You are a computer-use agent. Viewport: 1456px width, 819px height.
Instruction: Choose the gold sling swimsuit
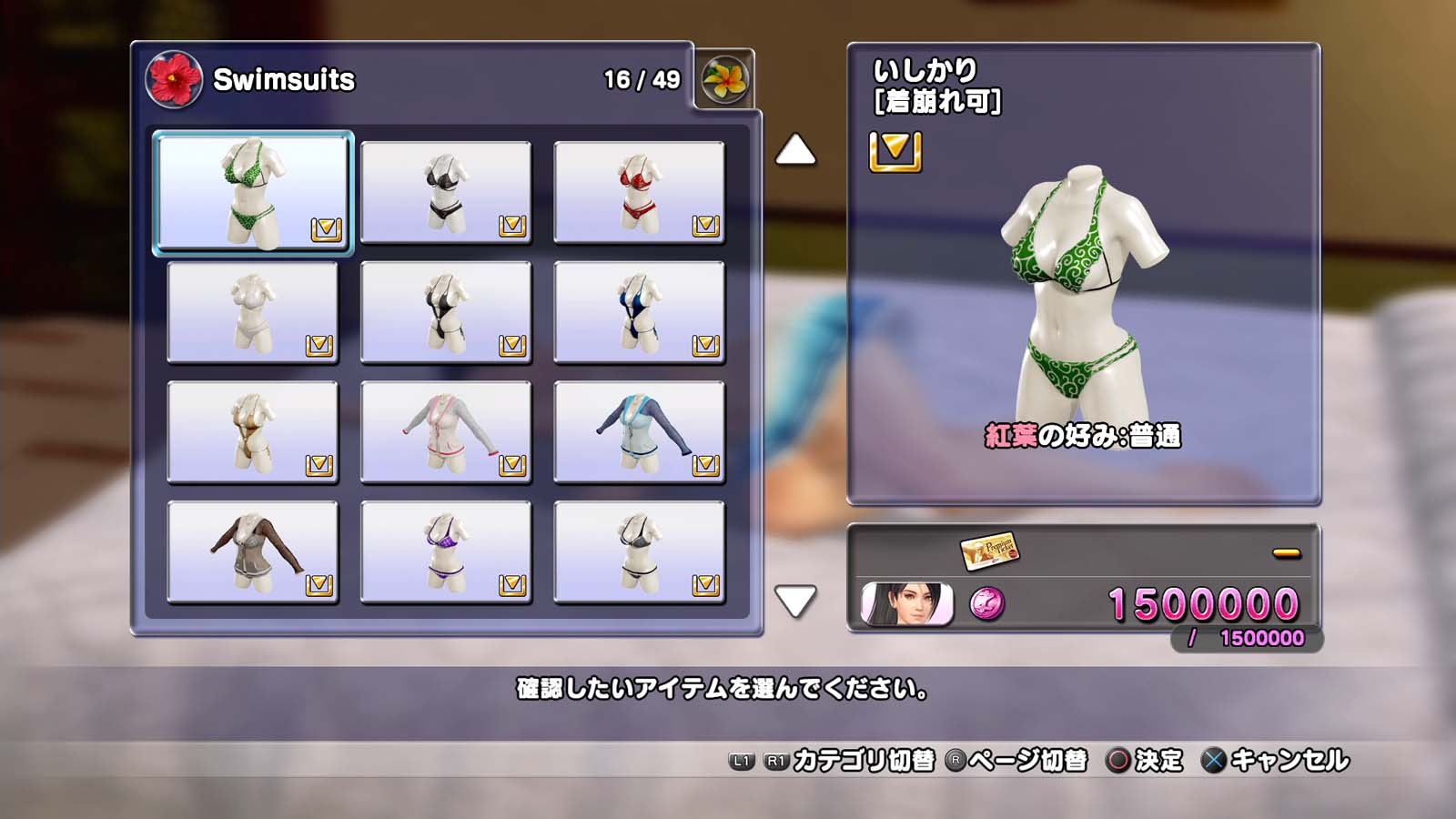253,432
